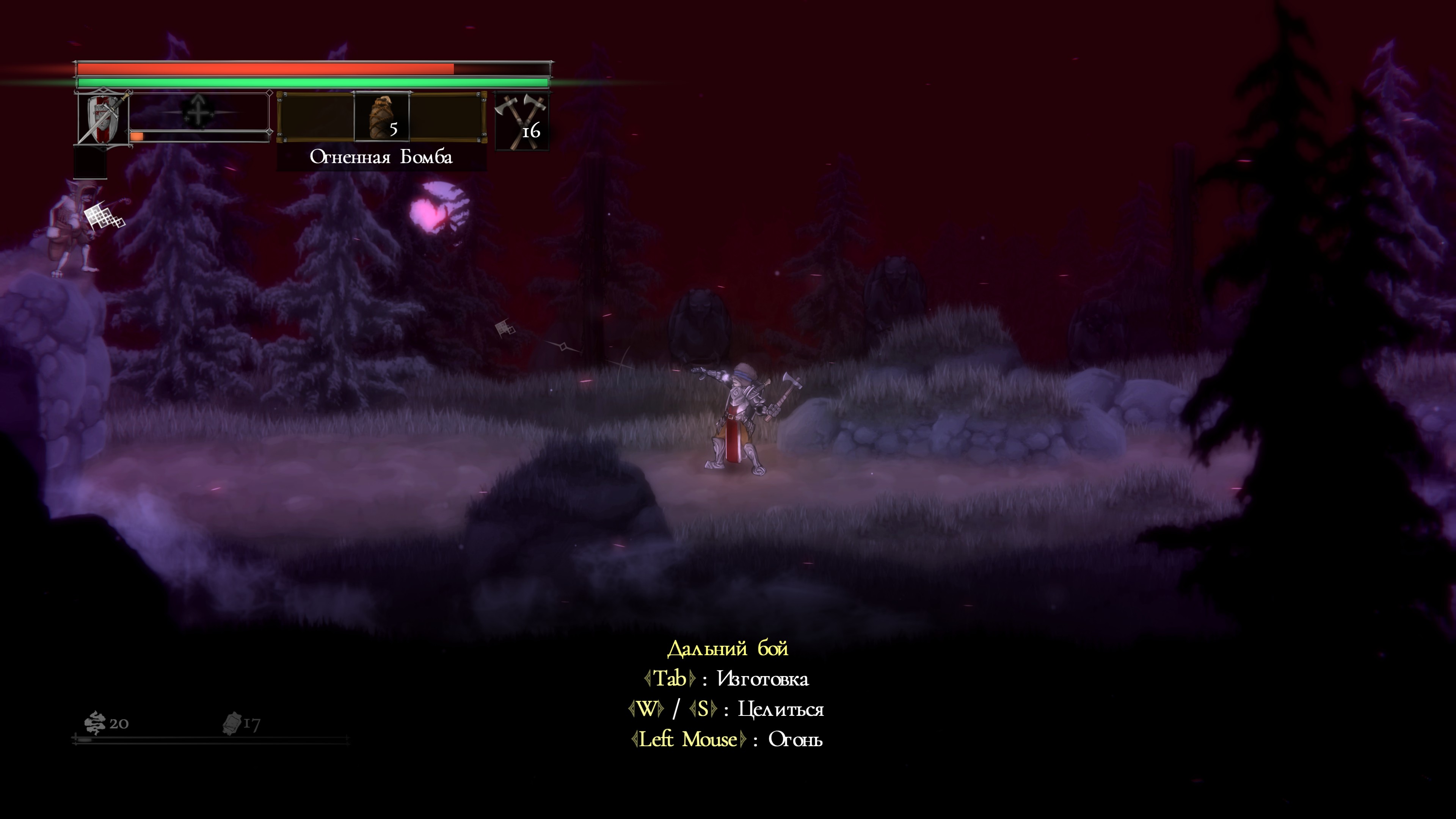Select the dimmed upward-arrow rune icon
The image size is (1456, 819).
point(198,111)
